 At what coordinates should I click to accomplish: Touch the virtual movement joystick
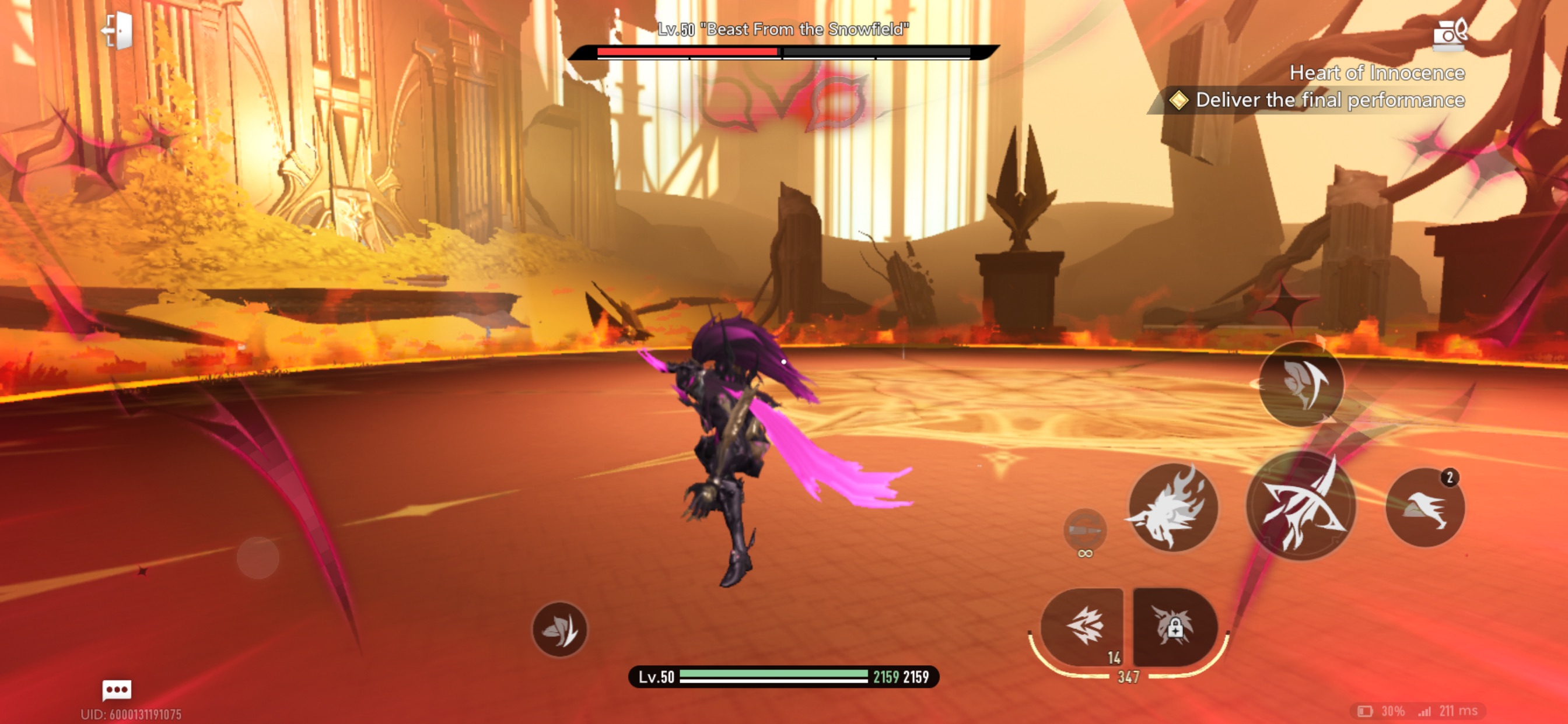coord(257,557)
